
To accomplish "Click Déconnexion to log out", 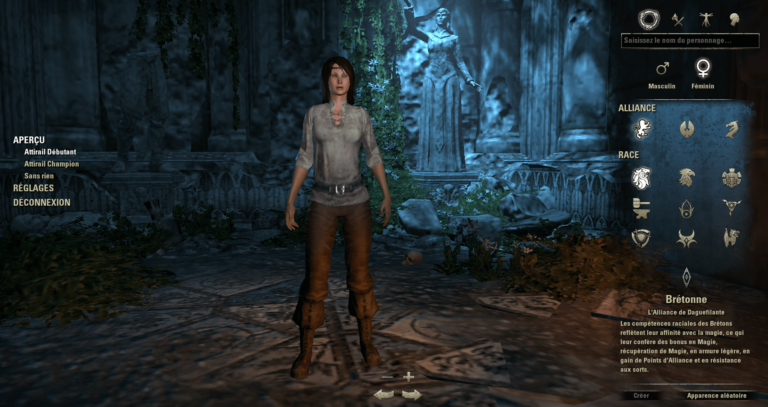I will tap(42, 202).
